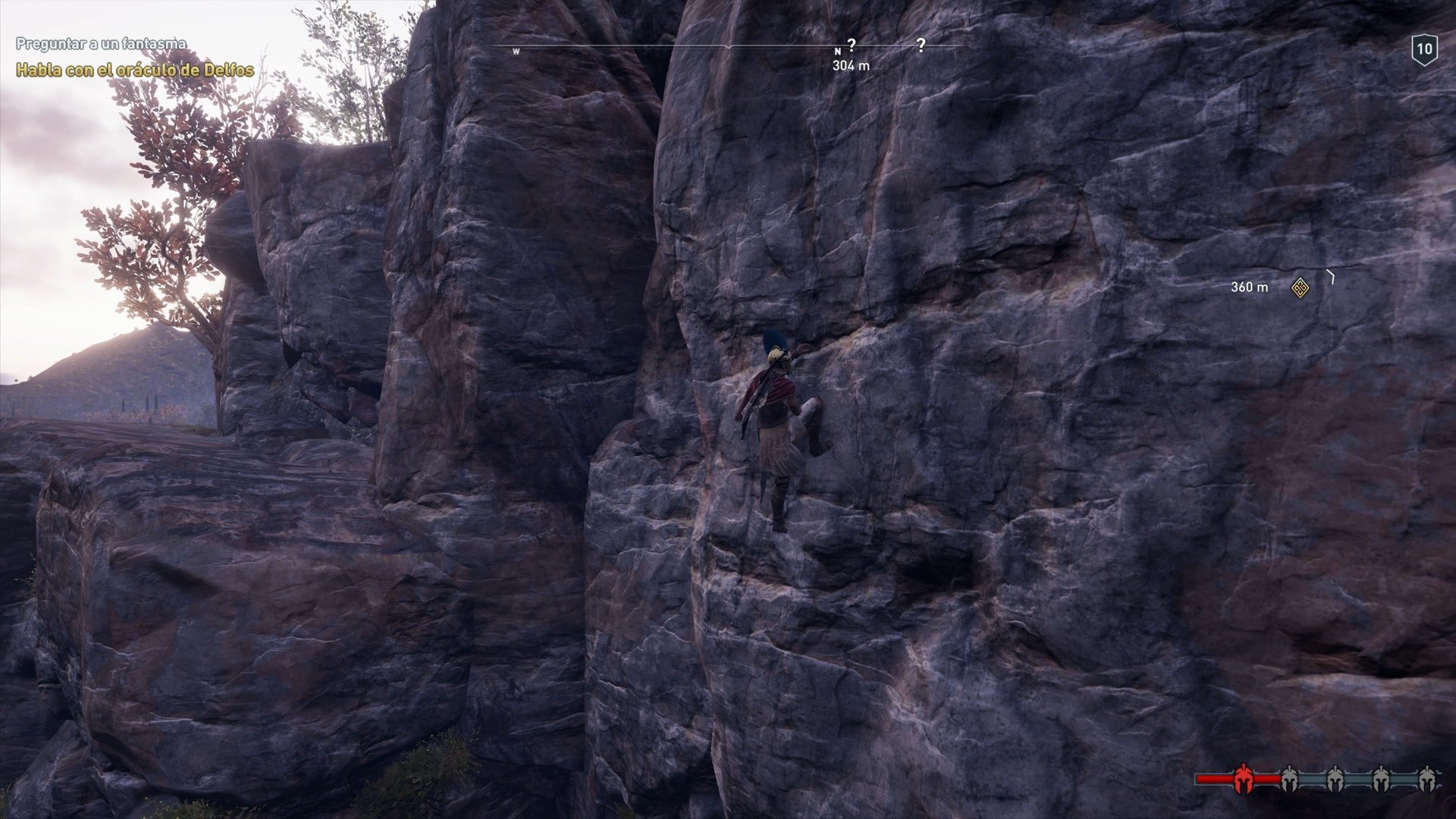Click the 360 m distance label
This screenshot has height=819, width=1456.
[x=1249, y=287]
